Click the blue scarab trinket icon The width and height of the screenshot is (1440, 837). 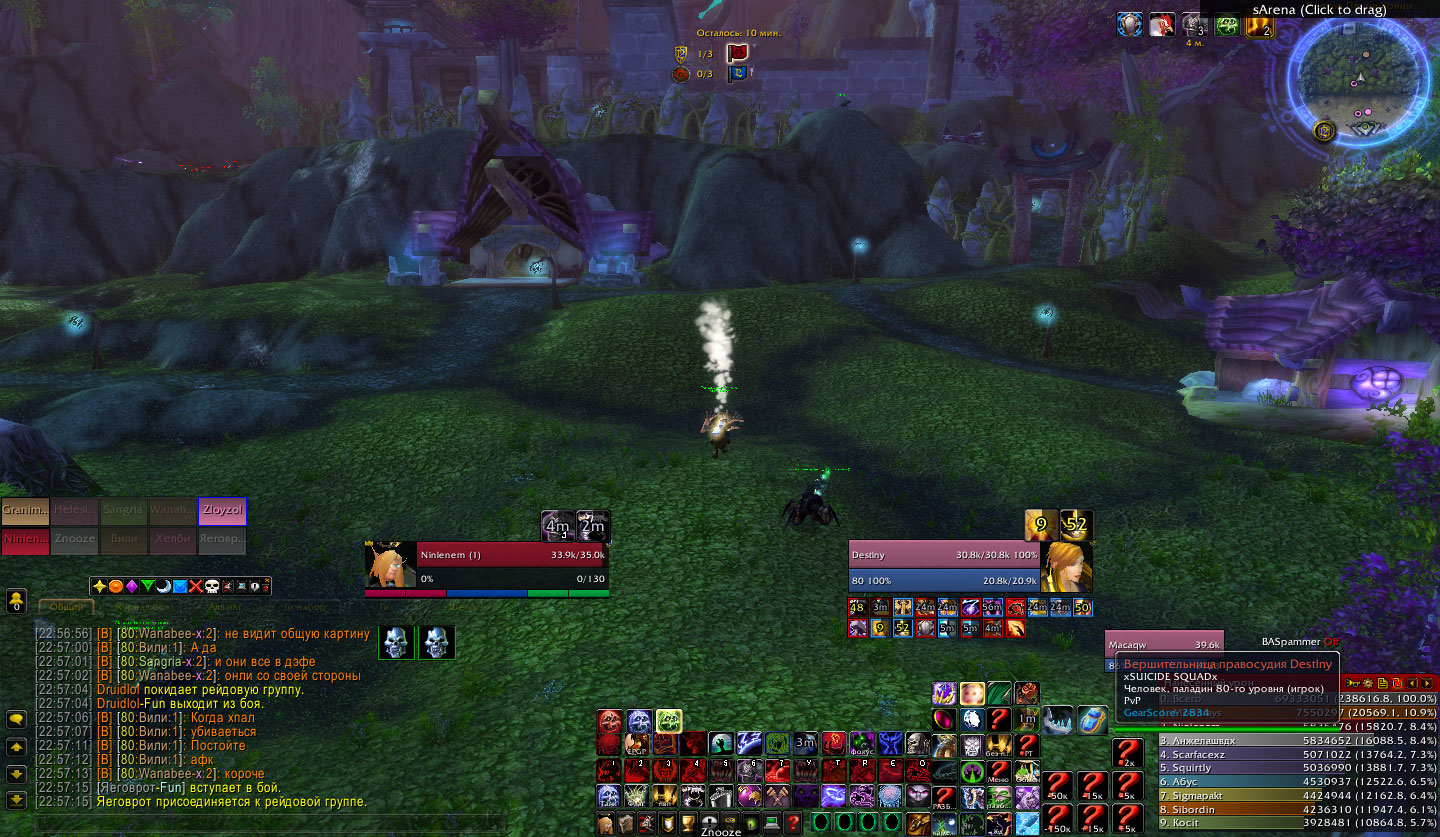click(1092, 719)
